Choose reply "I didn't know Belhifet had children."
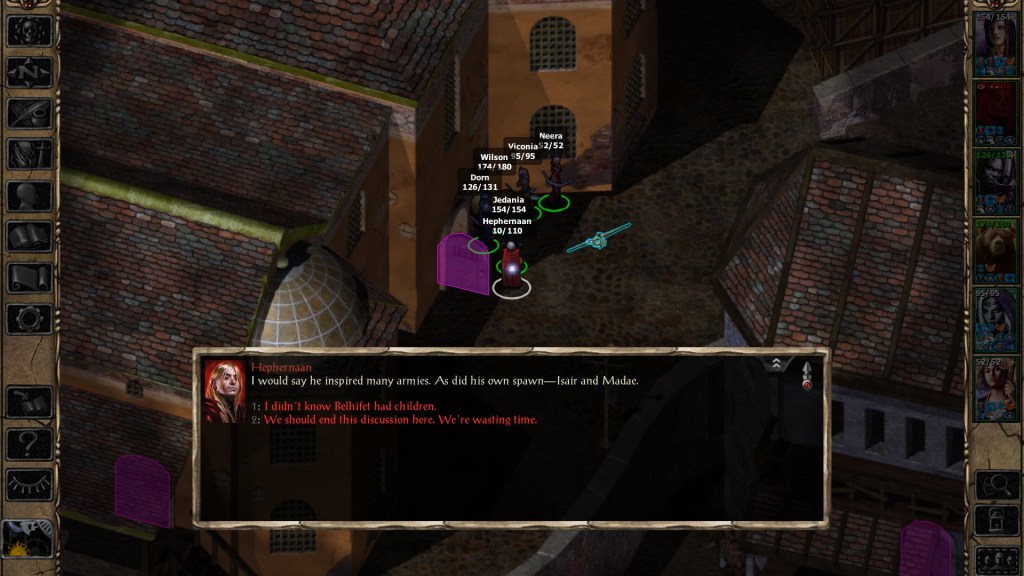 pyautogui.click(x=350, y=406)
